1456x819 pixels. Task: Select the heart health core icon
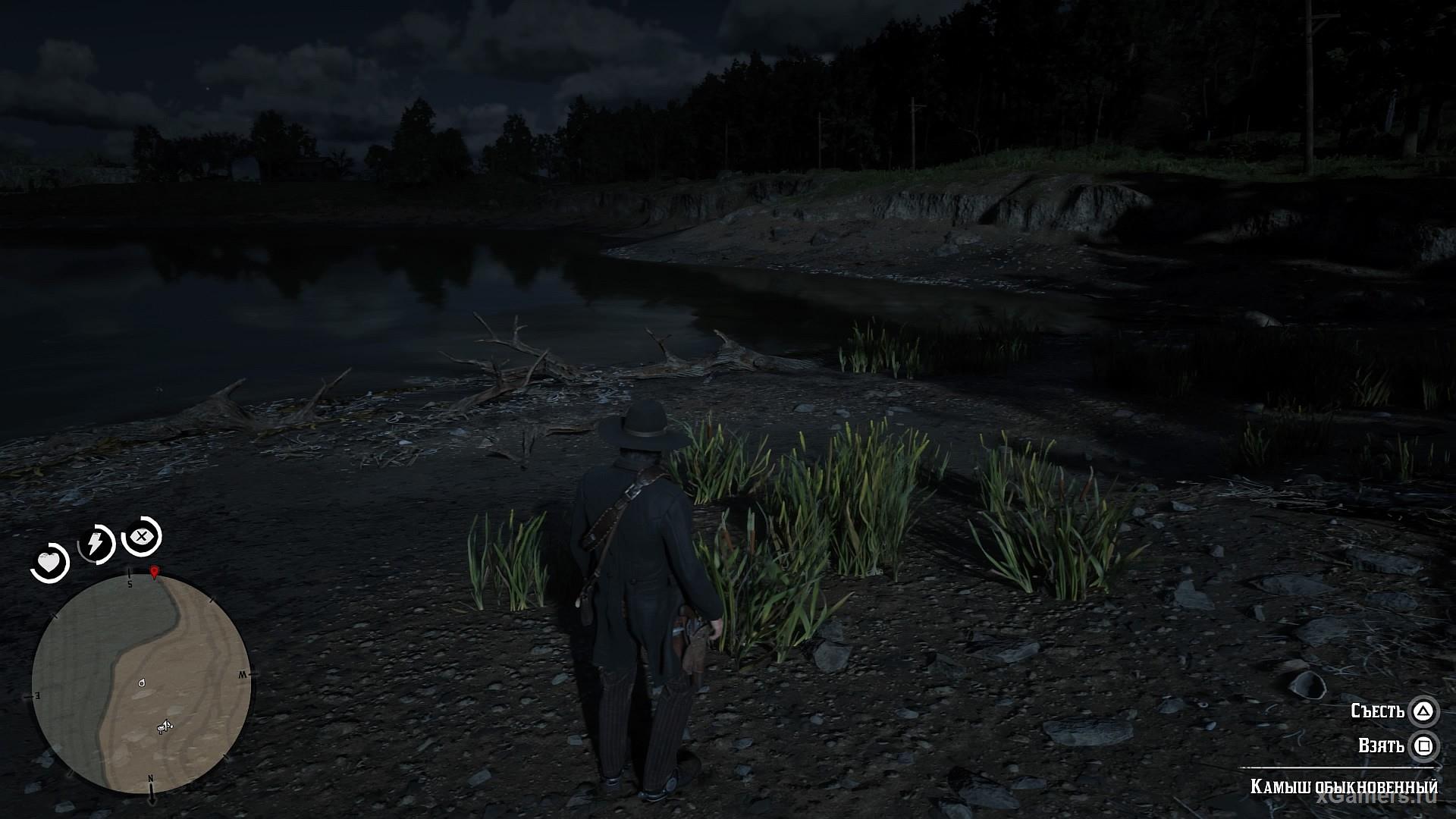(50, 563)
